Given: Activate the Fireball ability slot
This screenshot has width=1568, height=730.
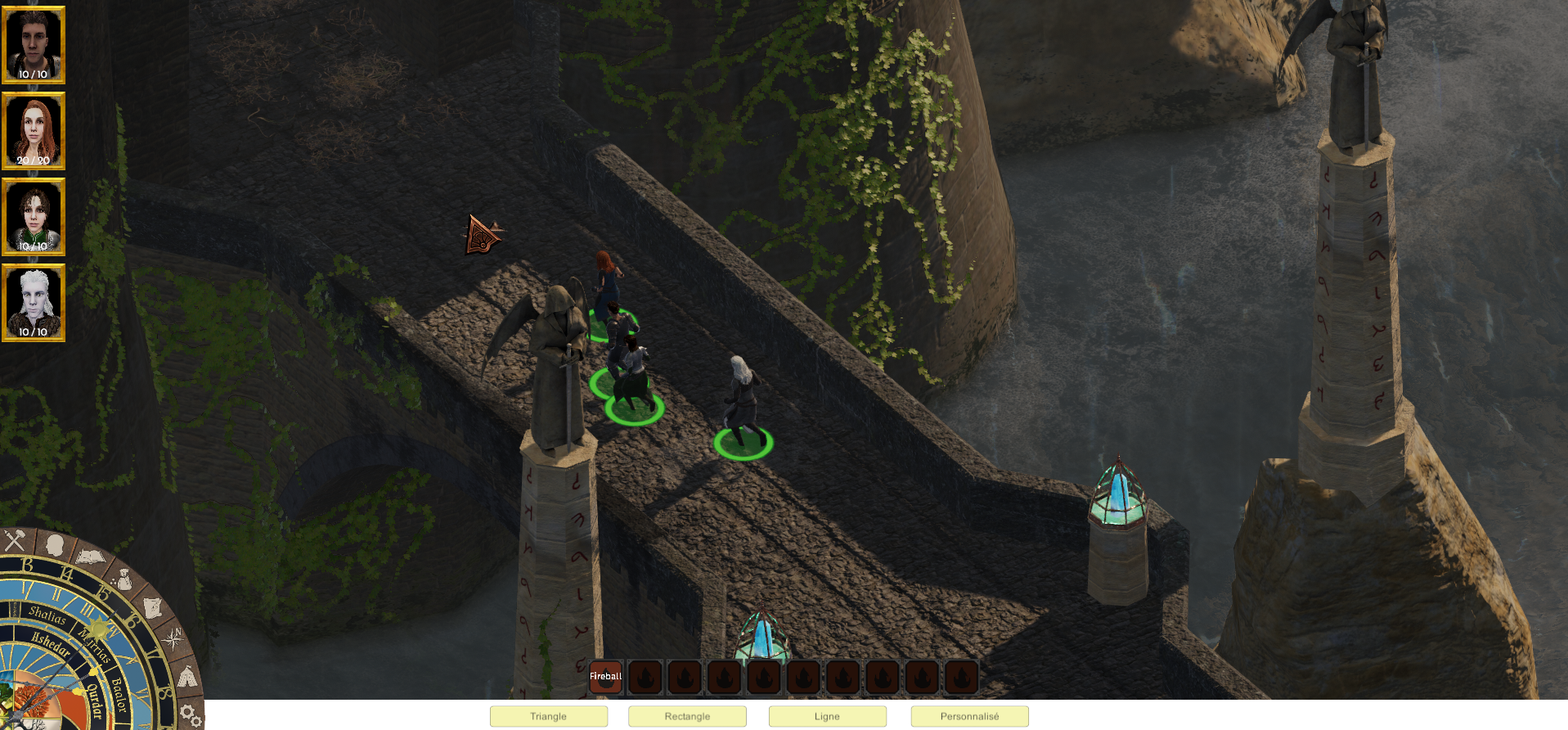Looking at the screenshot, I should 606,677.
